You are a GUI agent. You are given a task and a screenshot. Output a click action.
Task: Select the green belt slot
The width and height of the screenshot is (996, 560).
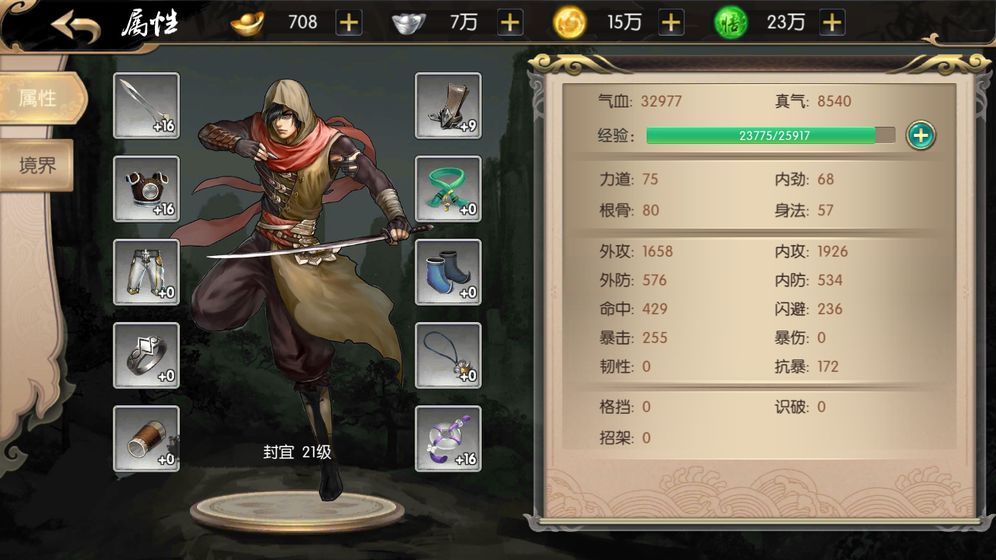[448, 189]
